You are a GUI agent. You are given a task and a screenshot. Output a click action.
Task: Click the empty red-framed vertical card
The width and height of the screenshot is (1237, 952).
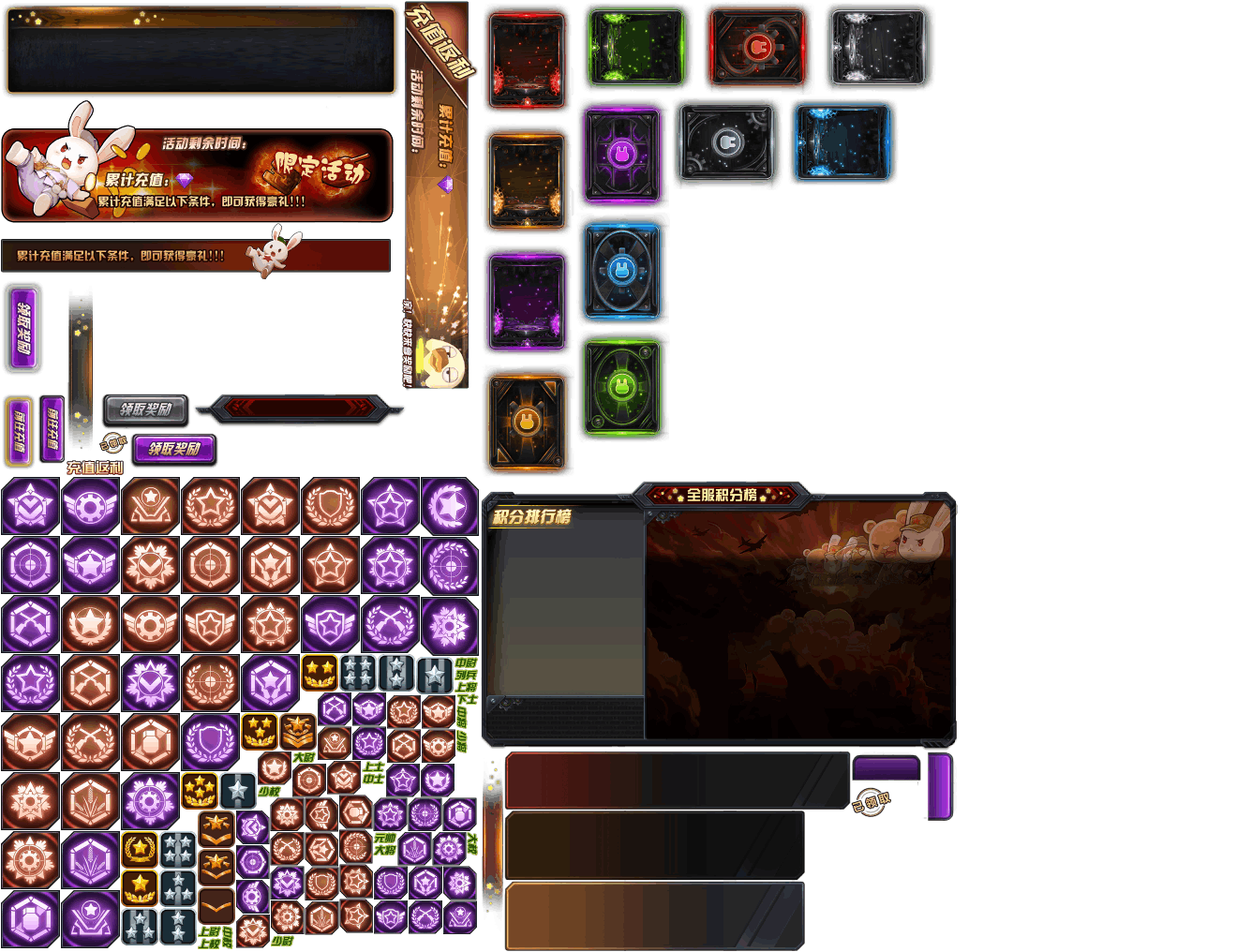click(x=527, y=58)
